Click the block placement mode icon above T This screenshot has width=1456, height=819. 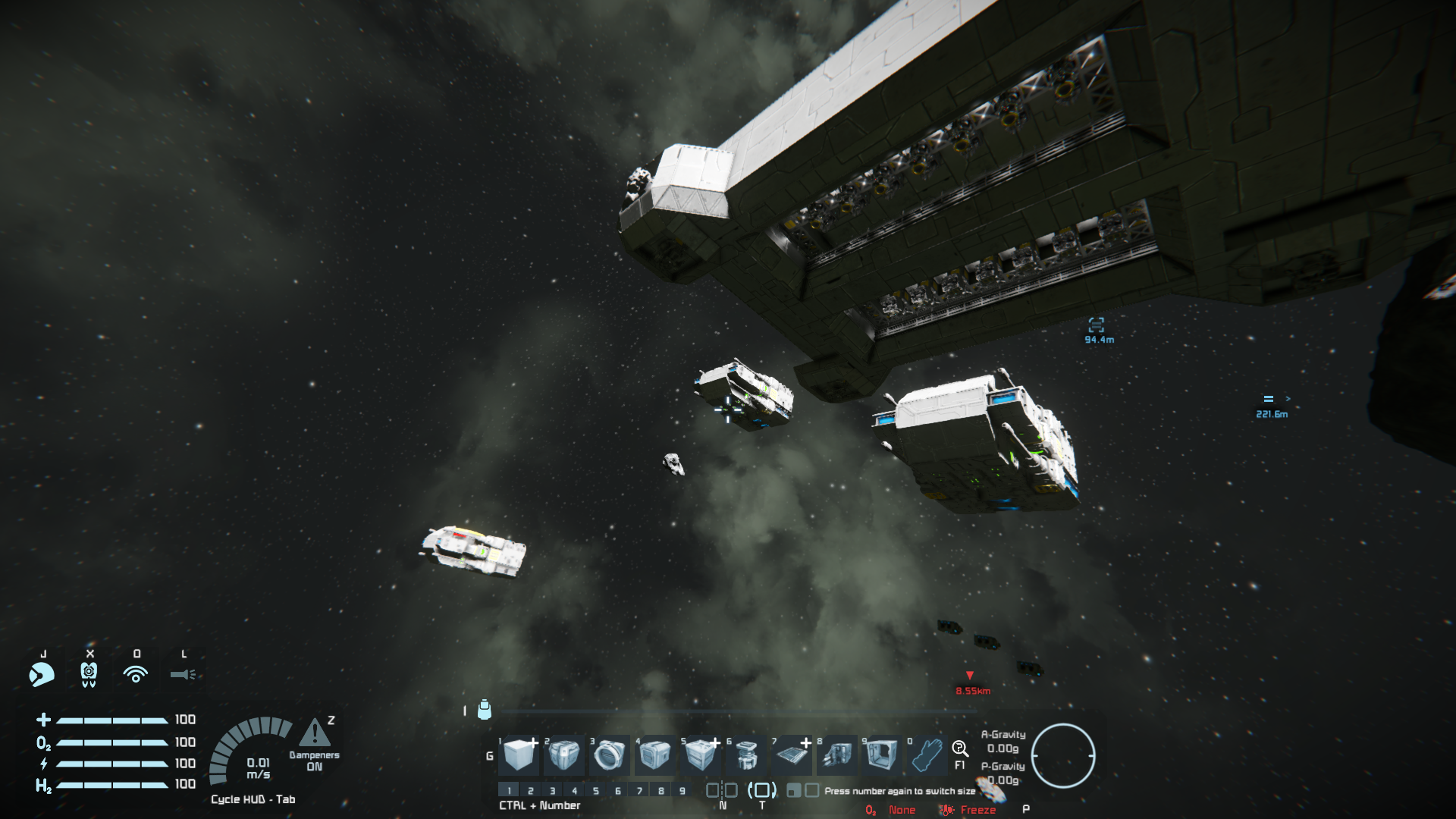762,790
